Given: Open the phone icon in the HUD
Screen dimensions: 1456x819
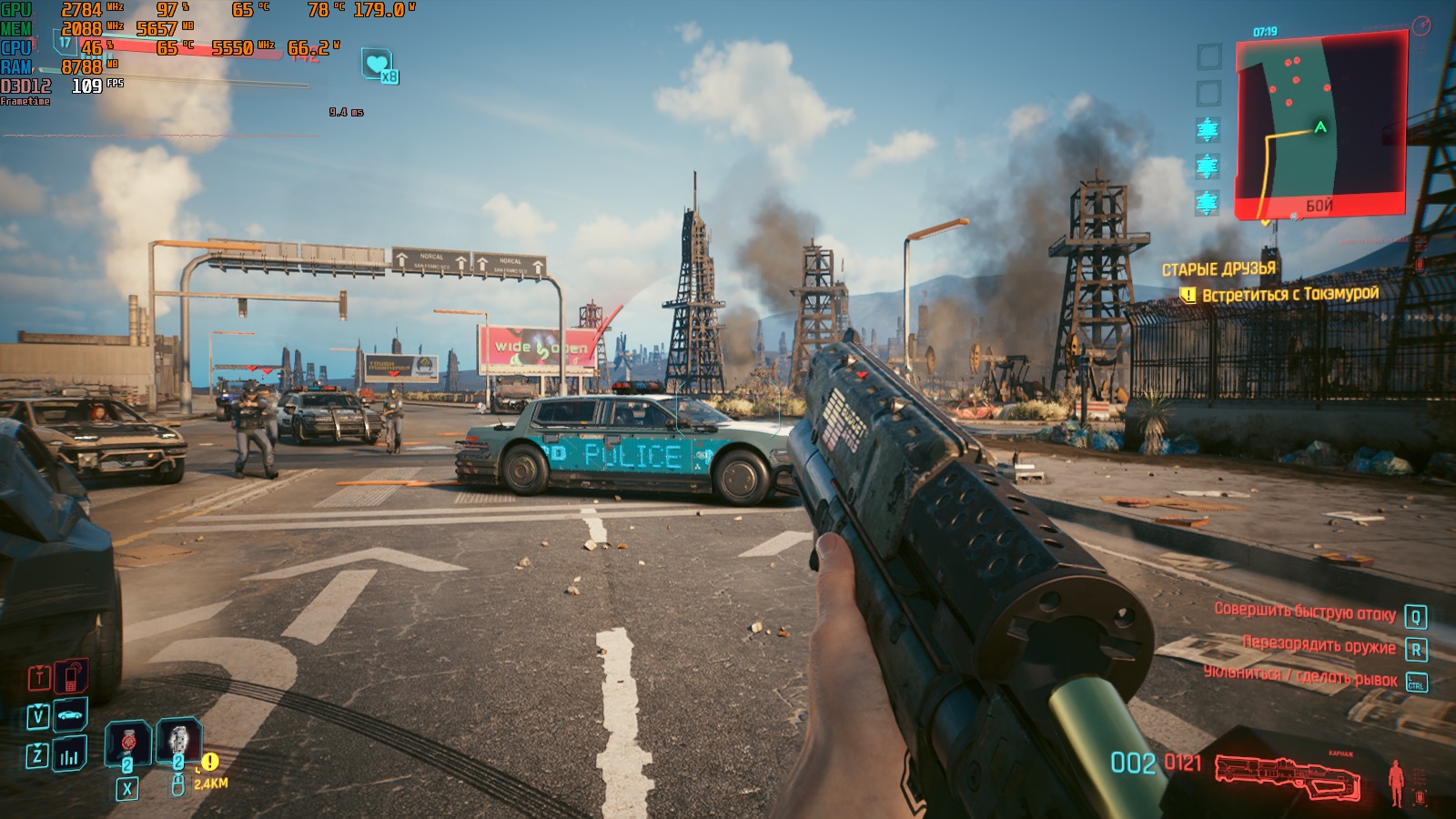Looking at the screenshot, I should pos(71,677).
